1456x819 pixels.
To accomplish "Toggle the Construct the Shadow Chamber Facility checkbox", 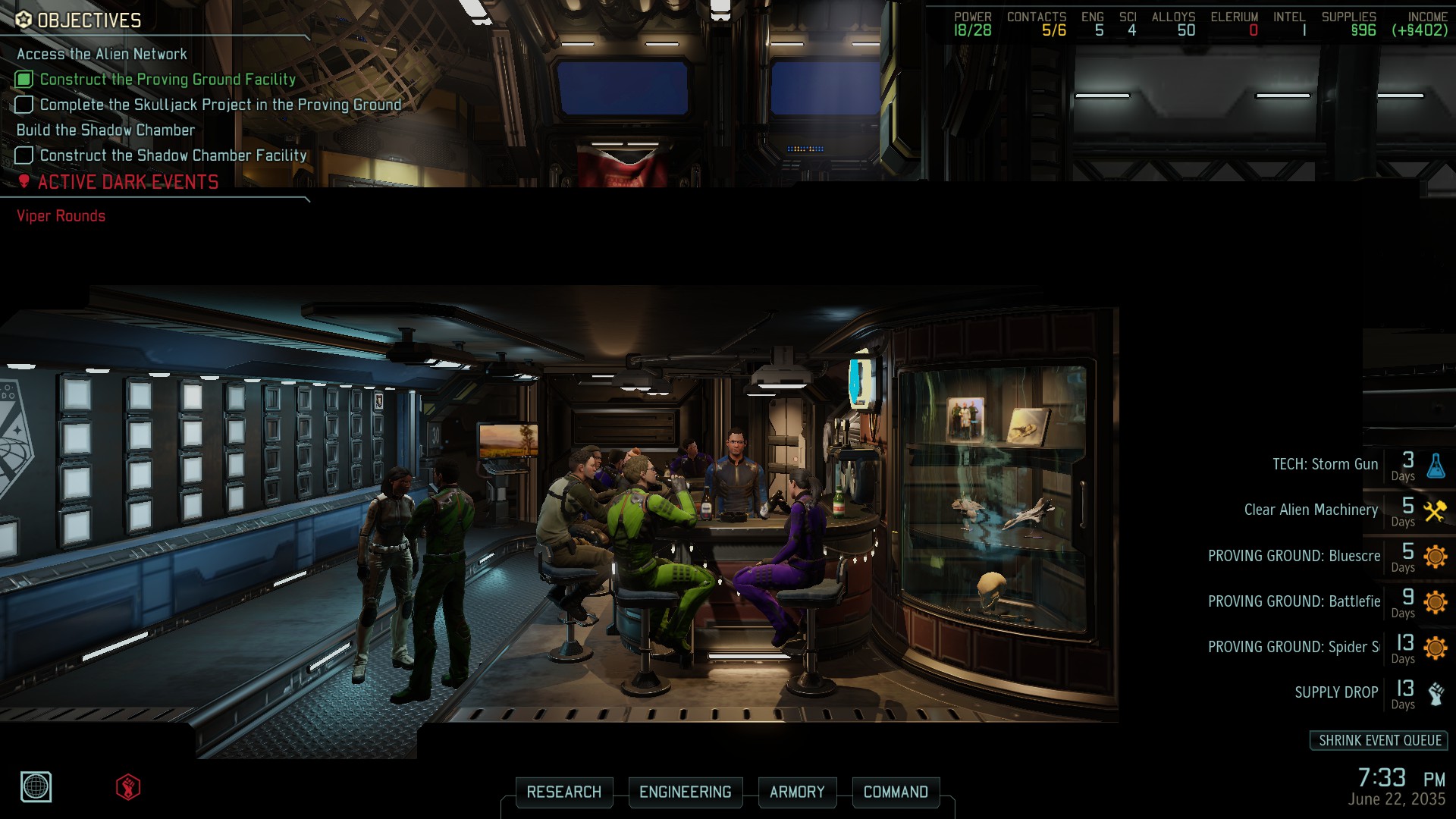I will click(23, 155).
